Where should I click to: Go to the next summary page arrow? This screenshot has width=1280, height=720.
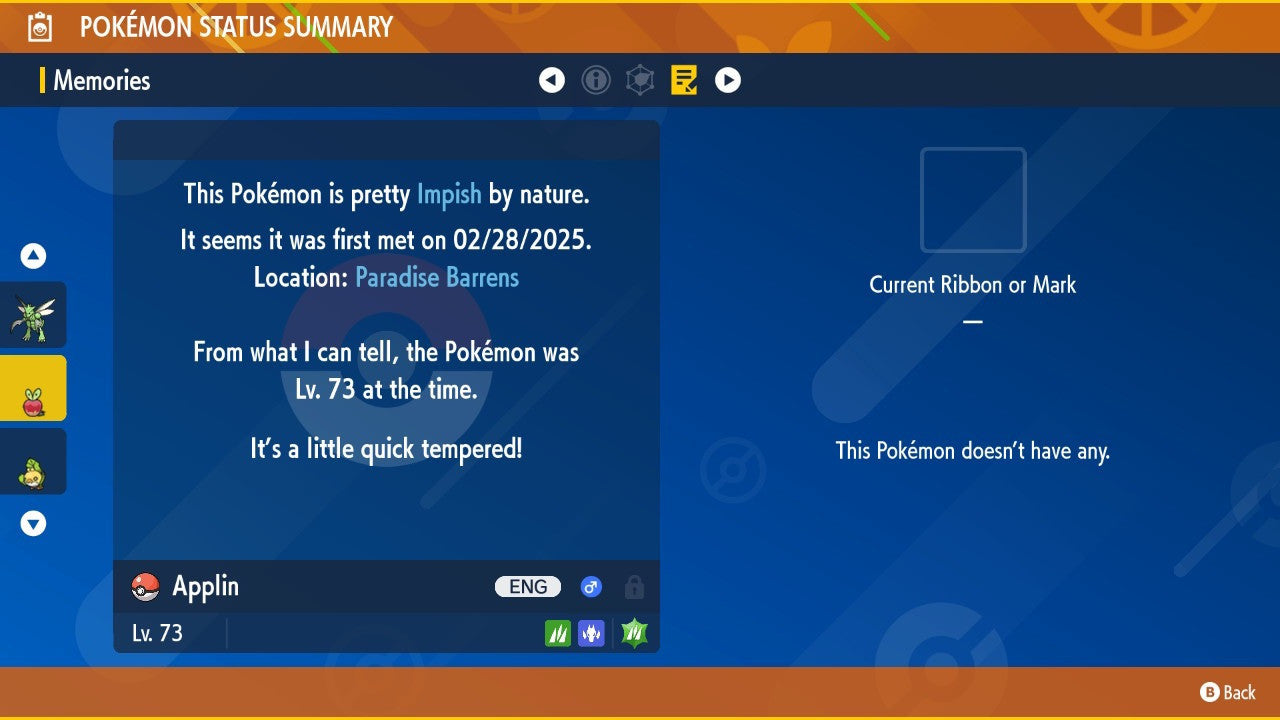coord(728,80)
